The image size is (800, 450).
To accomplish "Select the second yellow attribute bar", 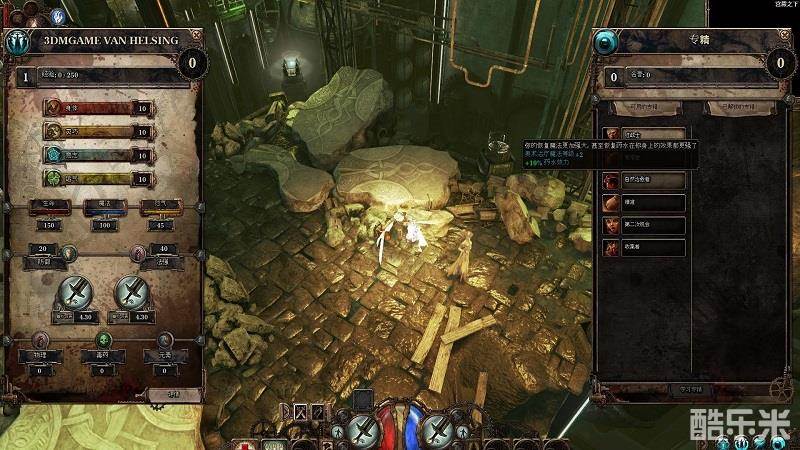I will (x=98, y=131).
